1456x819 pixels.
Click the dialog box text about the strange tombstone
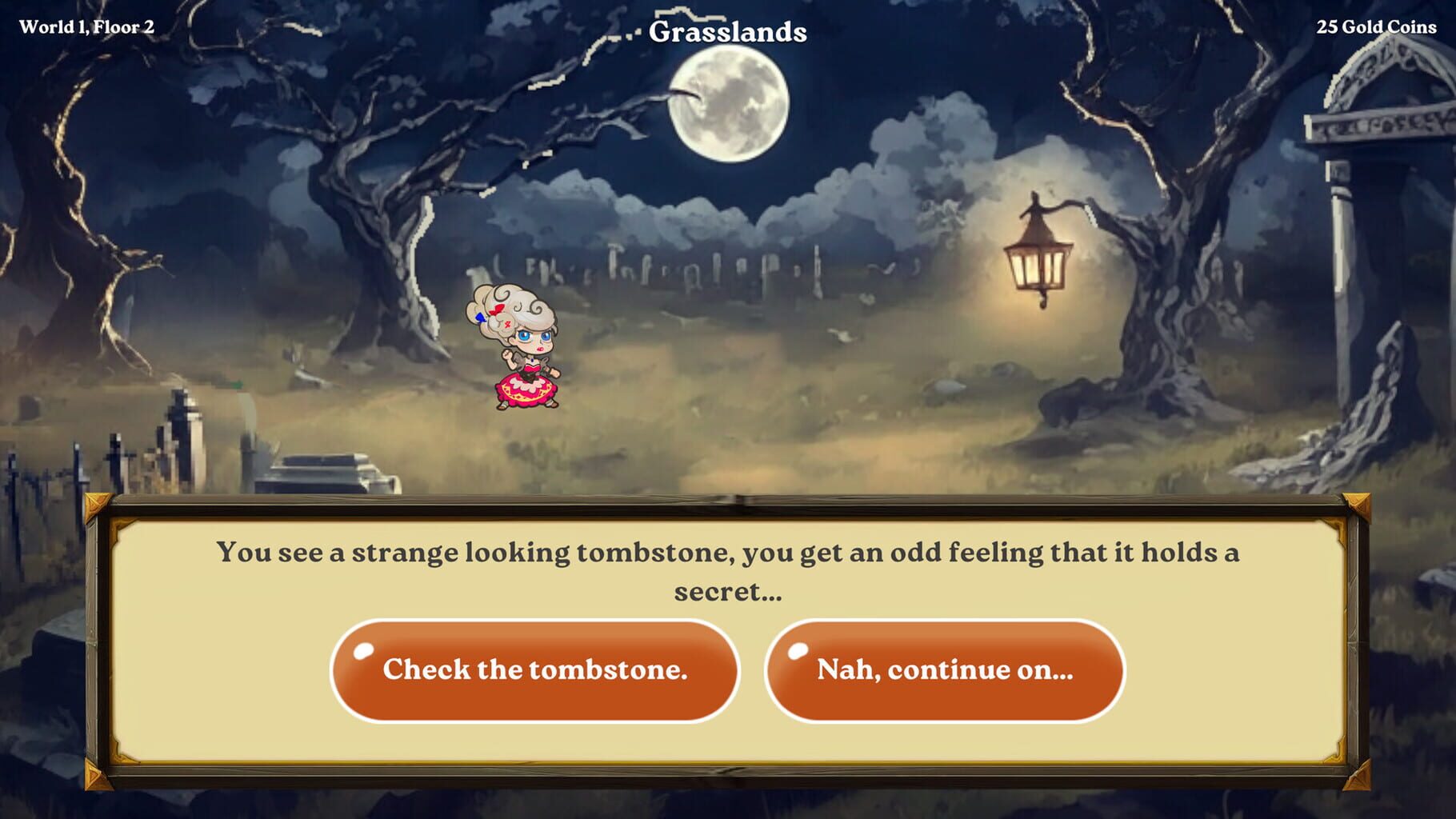click(728, 568)
